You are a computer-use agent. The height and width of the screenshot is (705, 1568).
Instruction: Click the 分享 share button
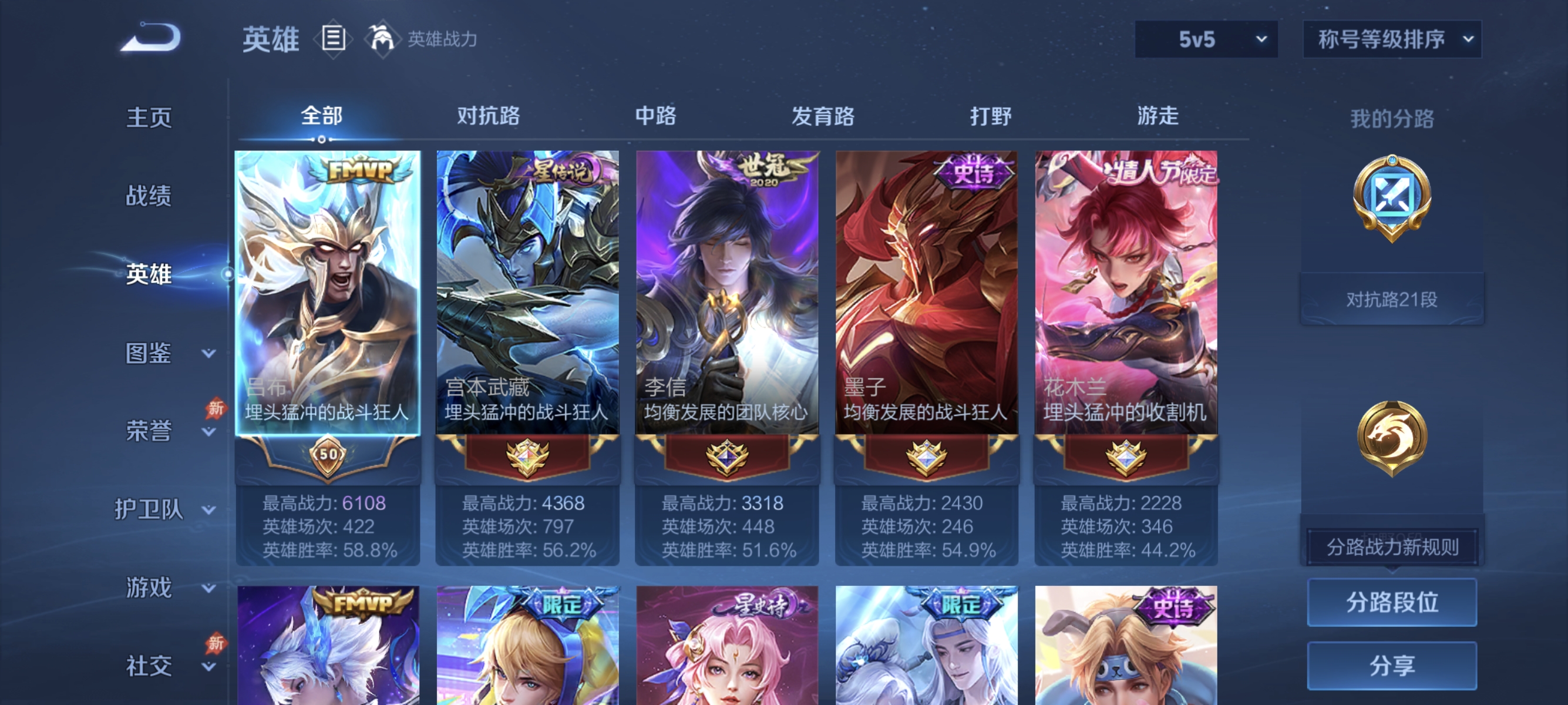pyautogui.click(x=1392, y=667)
